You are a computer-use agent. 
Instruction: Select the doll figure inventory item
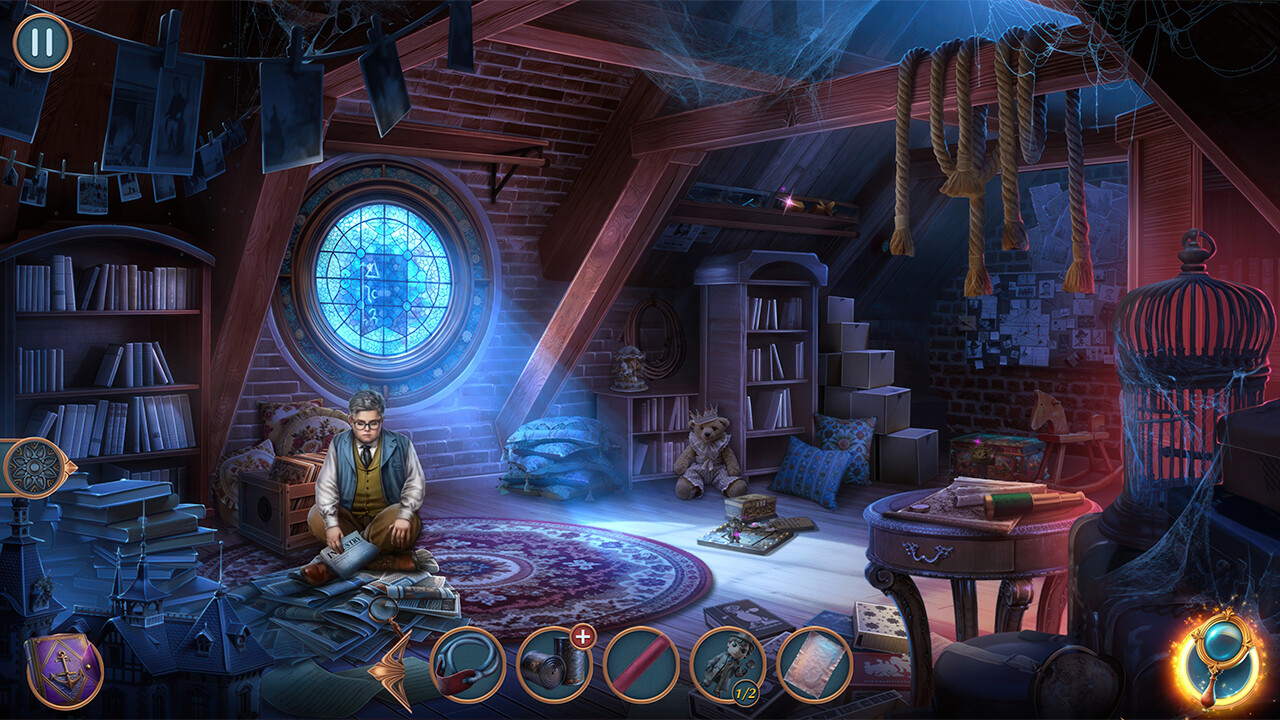727,665
